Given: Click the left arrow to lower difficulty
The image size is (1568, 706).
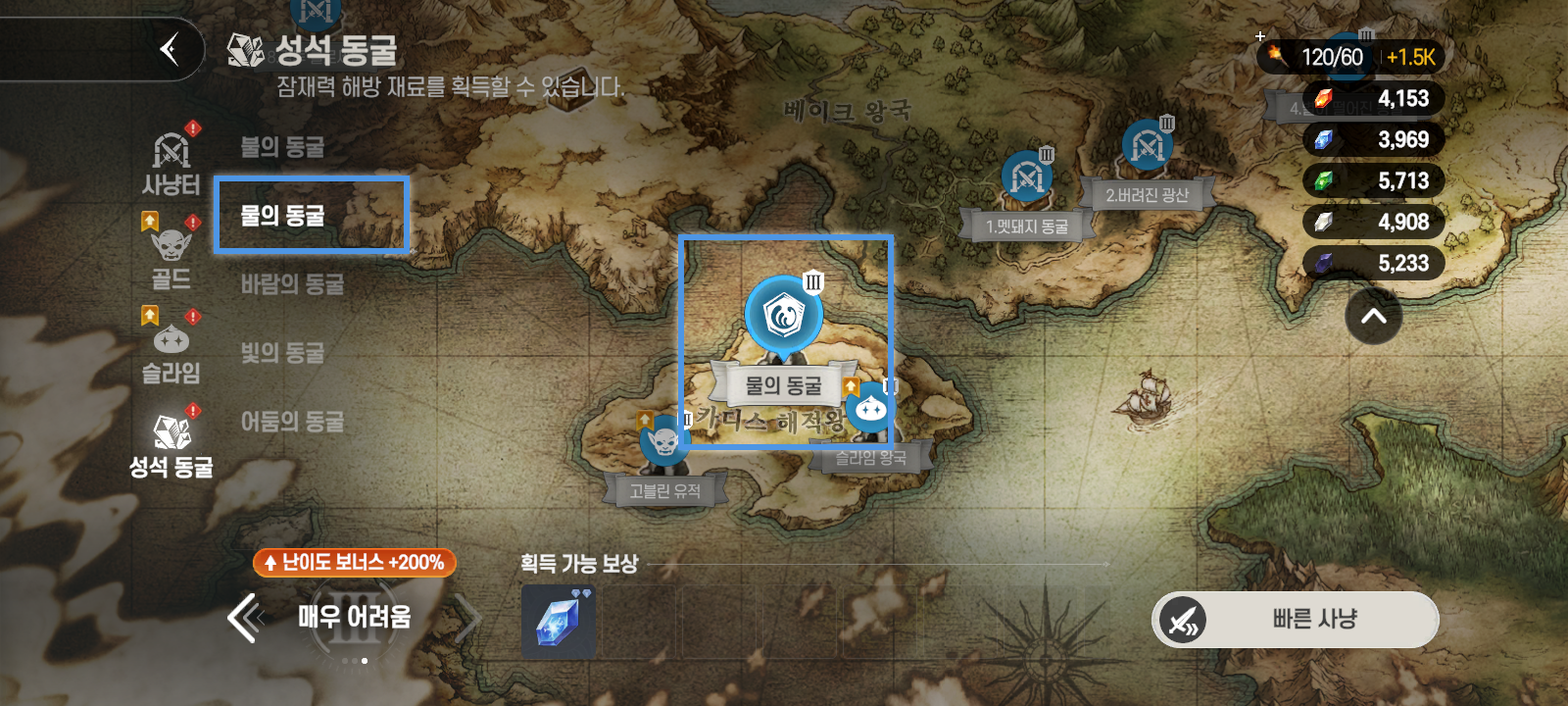Looking at the screenshot, I should pos(246,618).
